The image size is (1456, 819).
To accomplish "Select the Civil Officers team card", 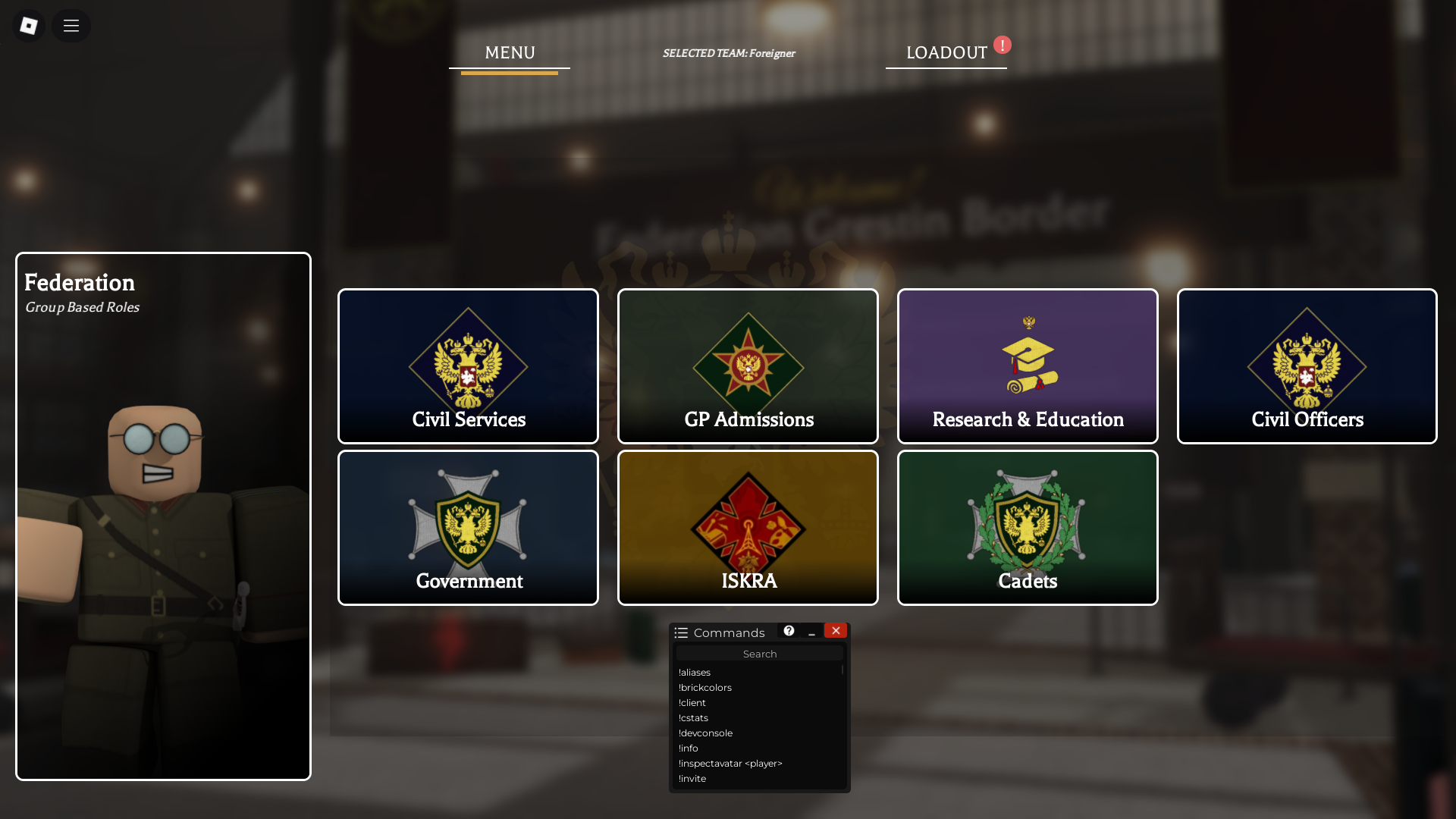I will click(x=1307, y=366).
